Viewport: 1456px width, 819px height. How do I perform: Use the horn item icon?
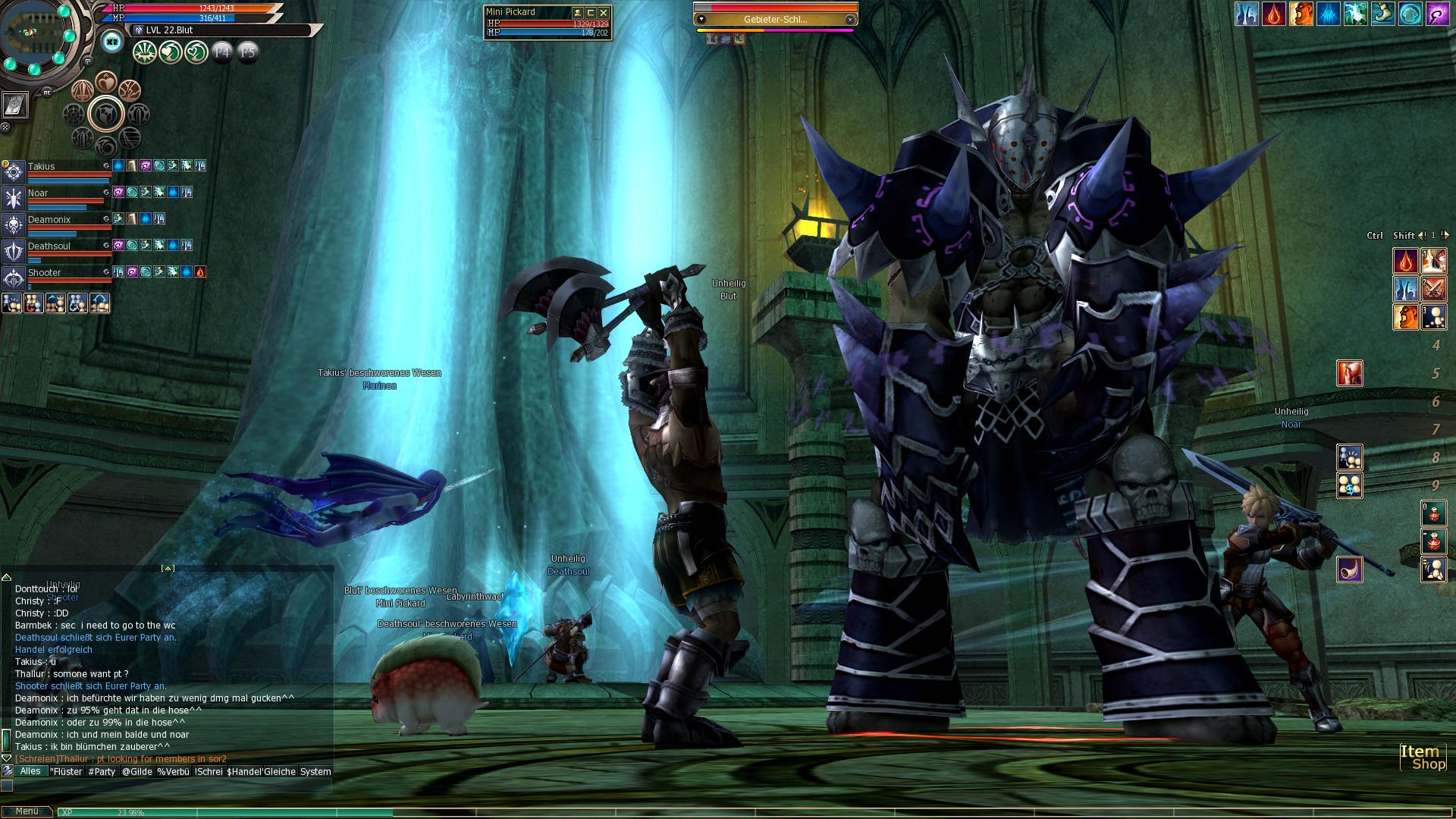point(1349,569)
